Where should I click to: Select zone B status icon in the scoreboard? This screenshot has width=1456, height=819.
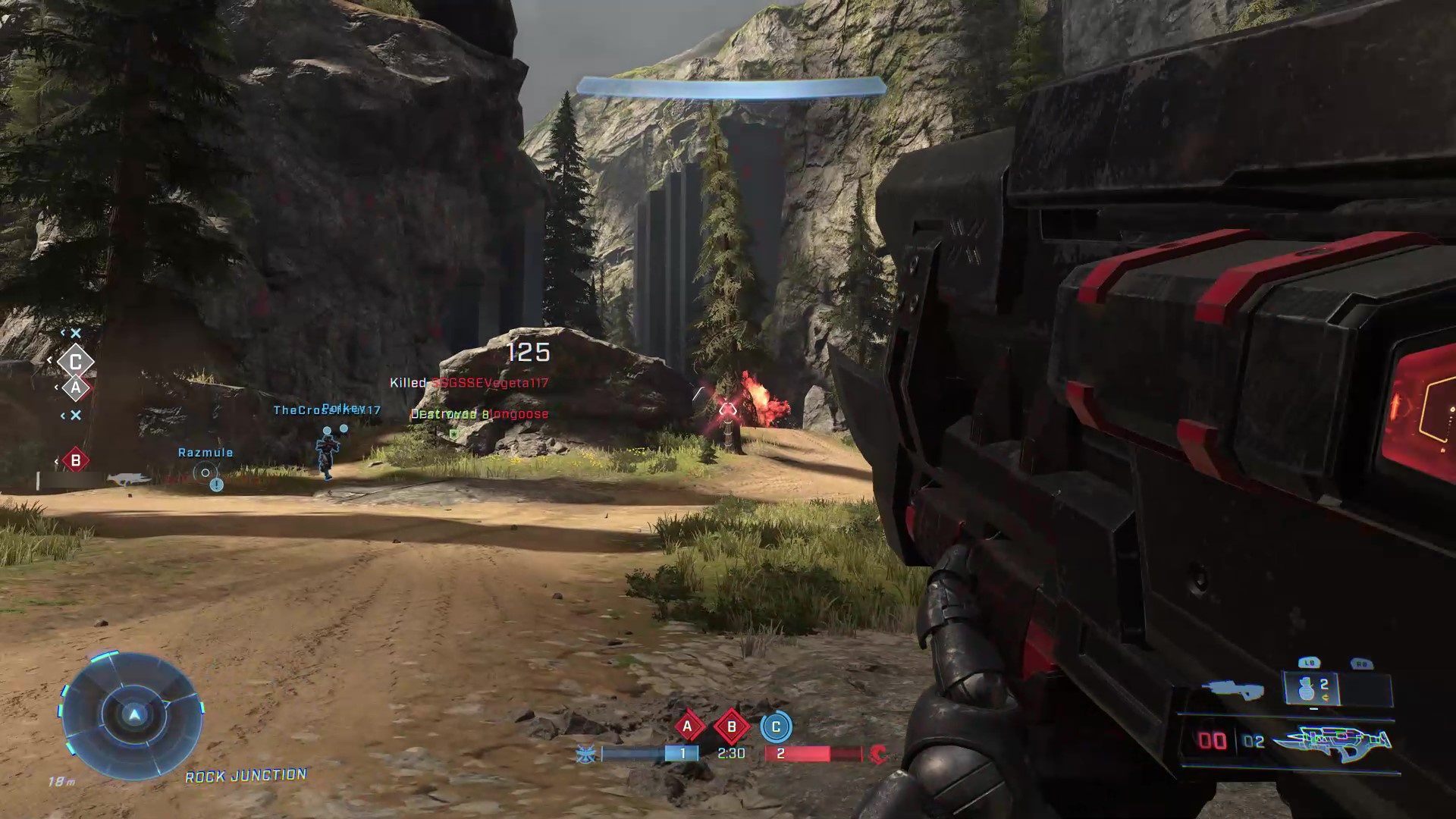(732, 726)
